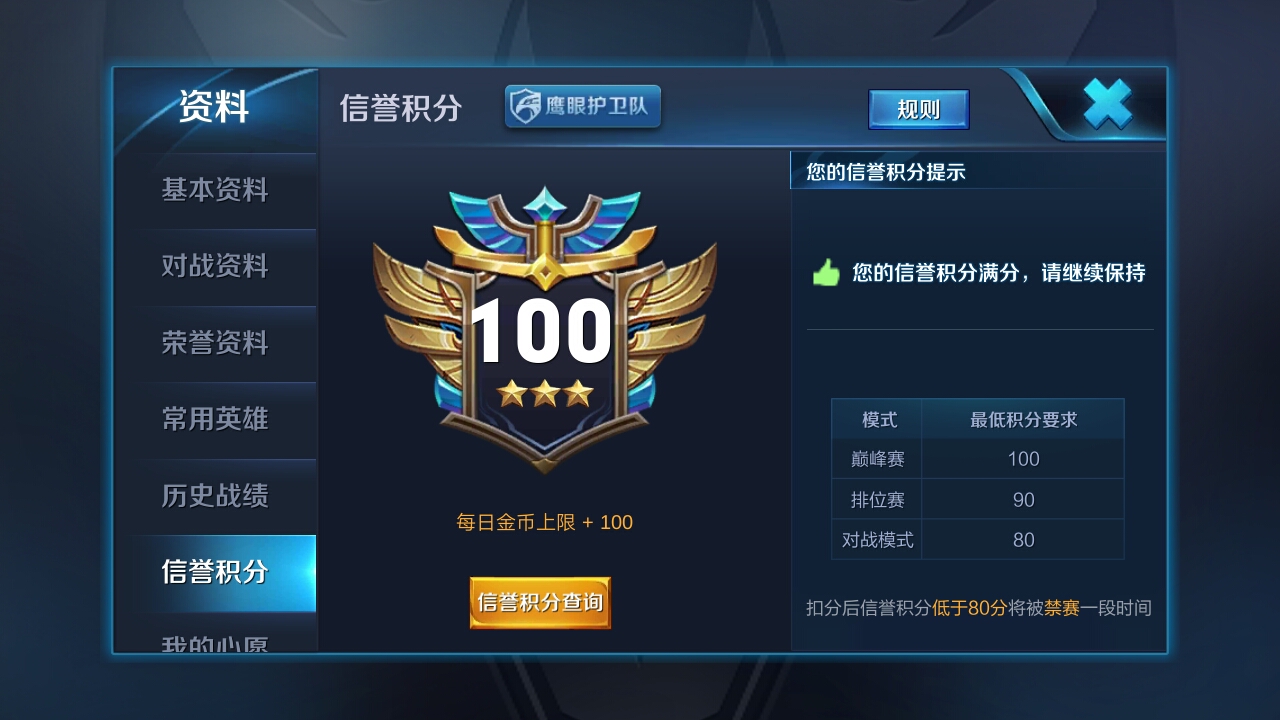Click the wing decoration on the emblem
Screen dimensions: 1280x720
pyautogui.click(x=420, y=300)
